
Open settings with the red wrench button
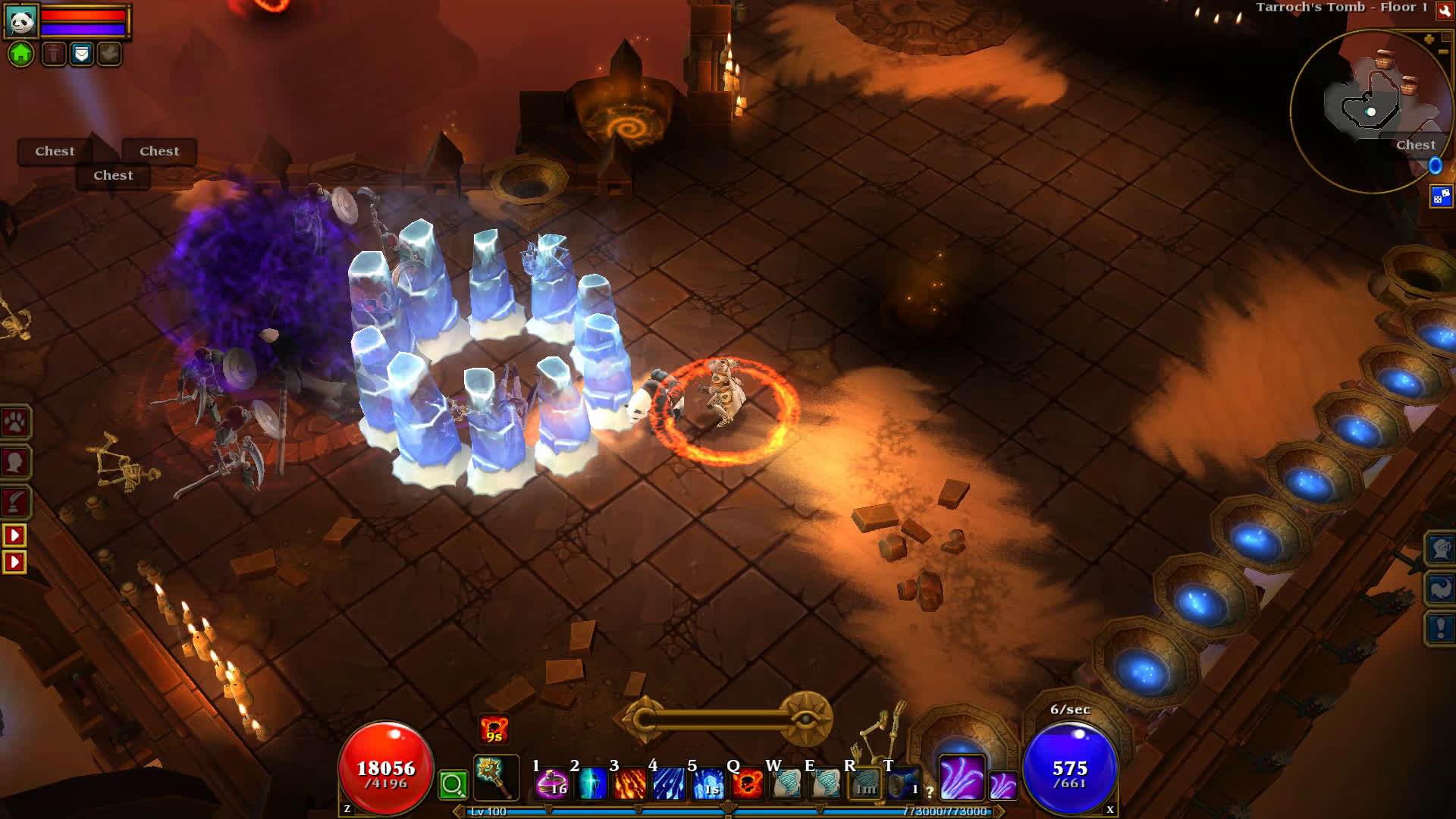tap(1445, 10)
